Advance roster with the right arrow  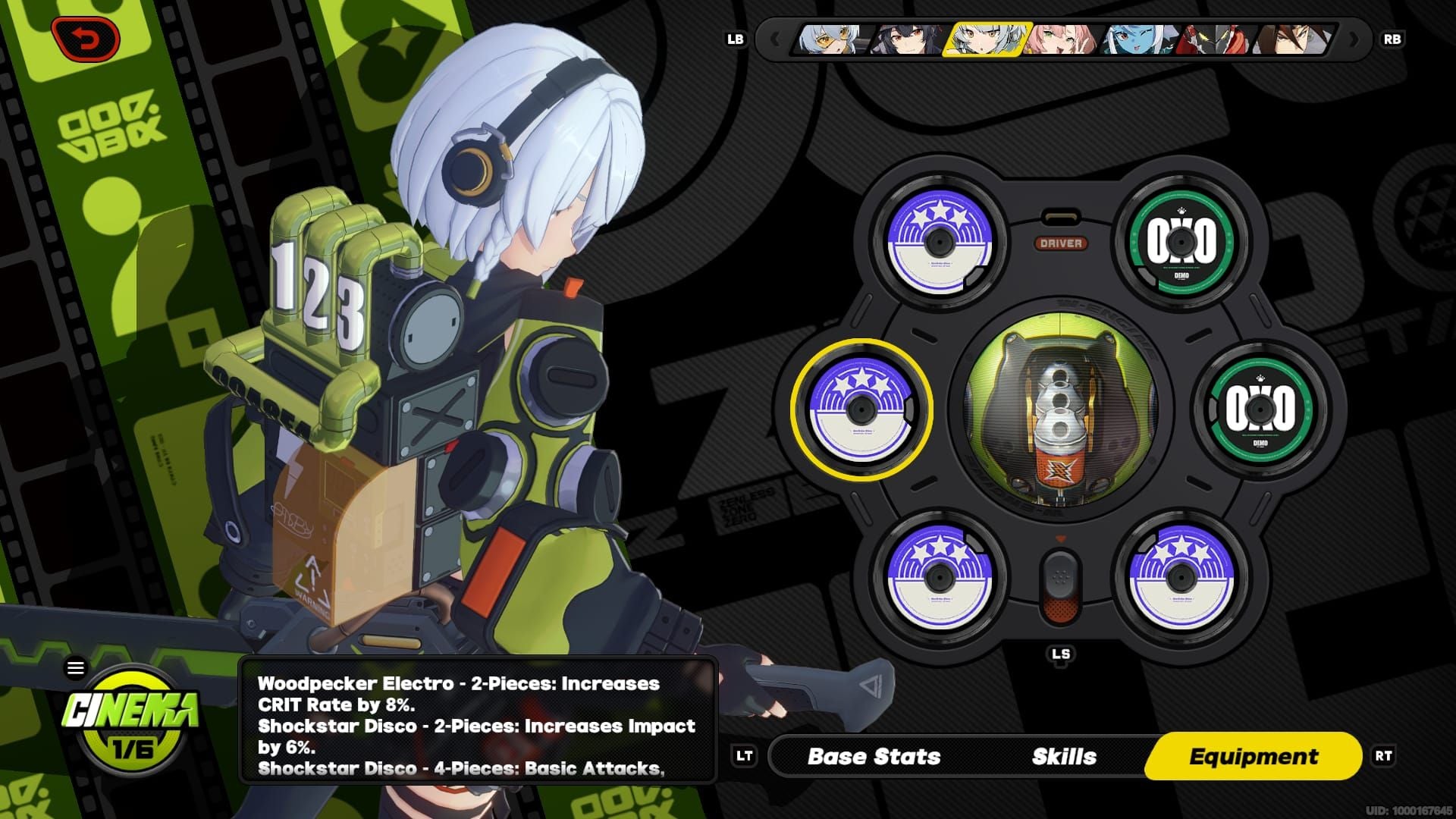pyautogui.click(x=1354, y=39)
